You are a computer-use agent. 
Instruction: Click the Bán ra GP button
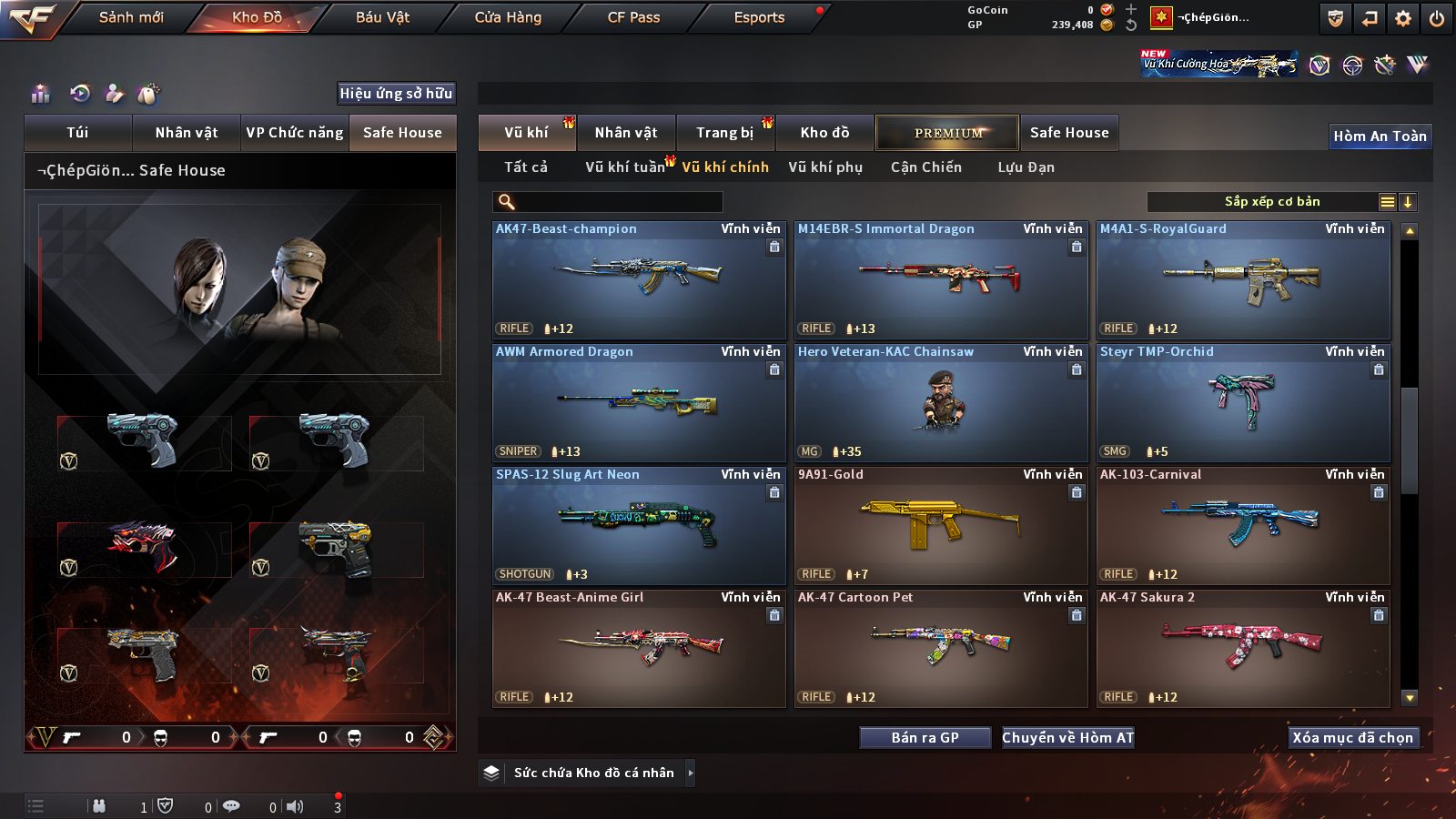tap(925, 738)
